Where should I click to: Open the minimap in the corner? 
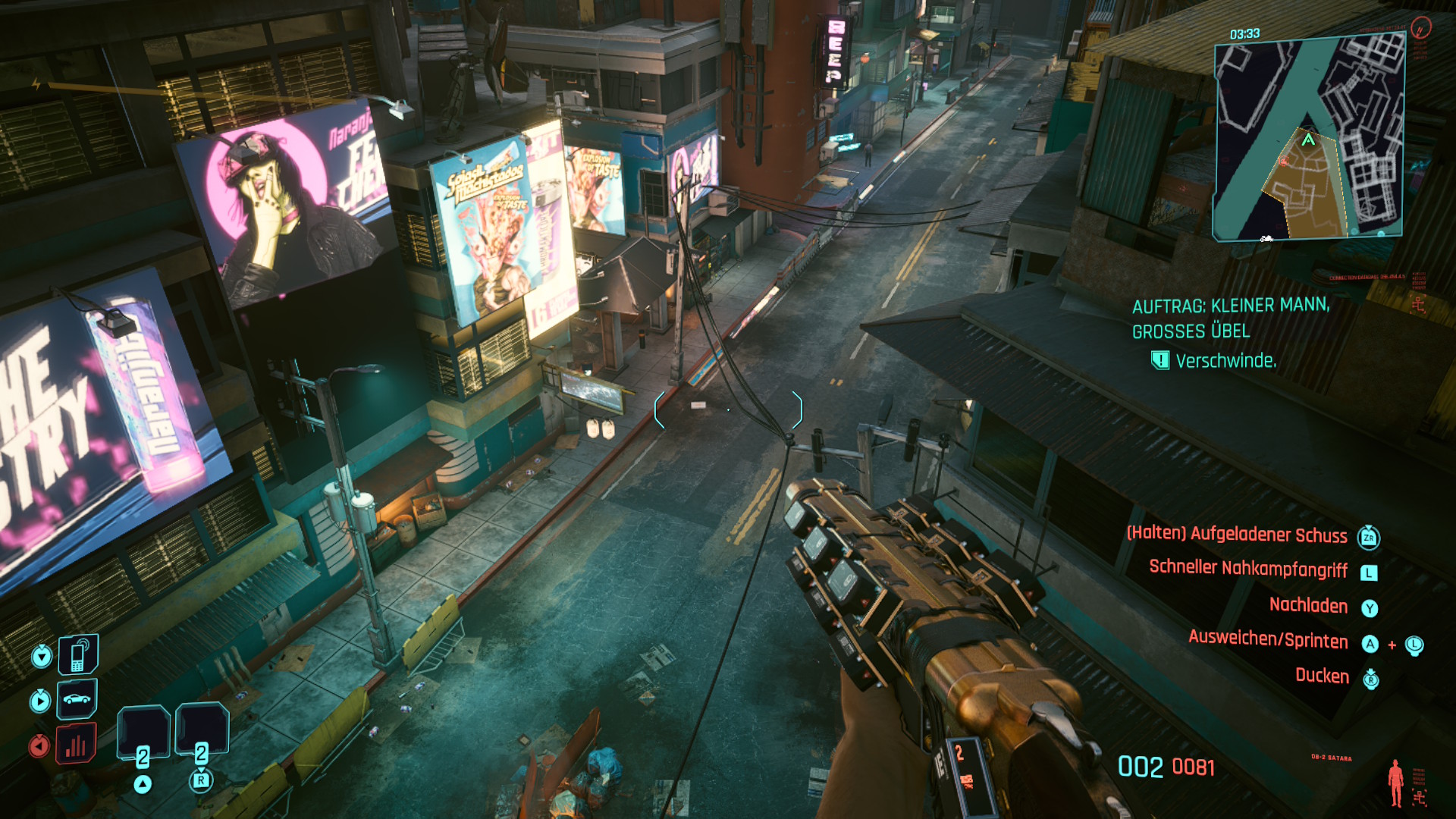pos(1308,139)
